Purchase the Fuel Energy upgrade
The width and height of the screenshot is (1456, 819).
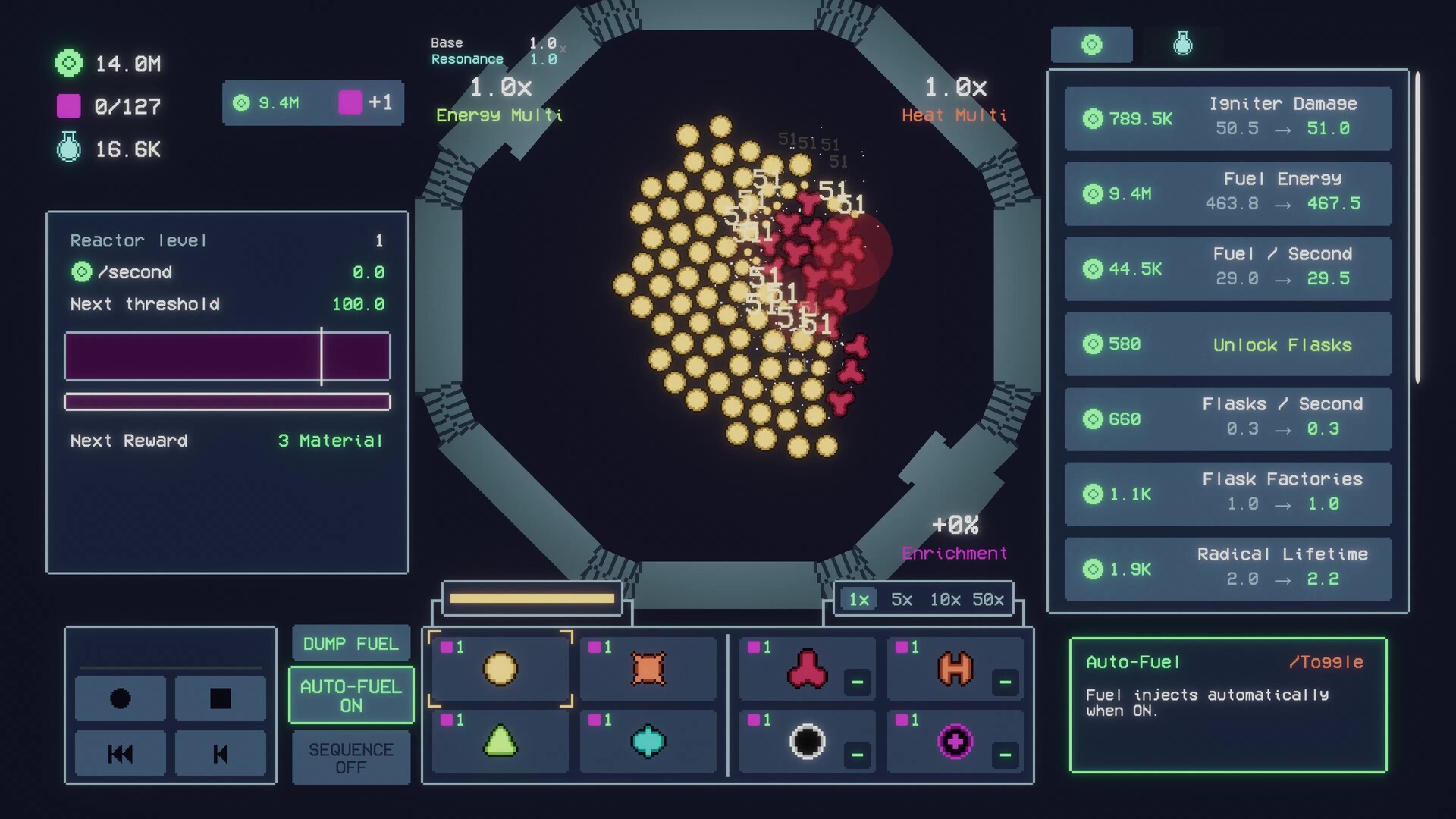click(1227, 193)
